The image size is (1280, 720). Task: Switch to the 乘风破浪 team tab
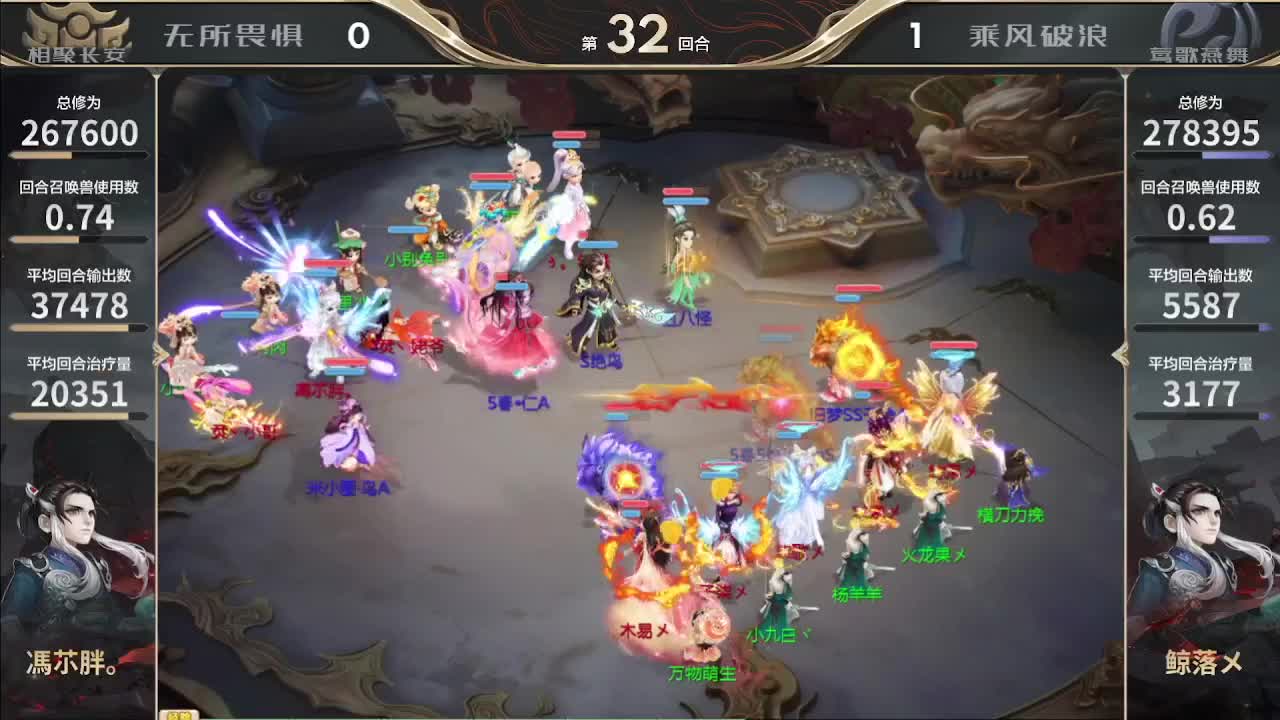tap(1036, 33)
